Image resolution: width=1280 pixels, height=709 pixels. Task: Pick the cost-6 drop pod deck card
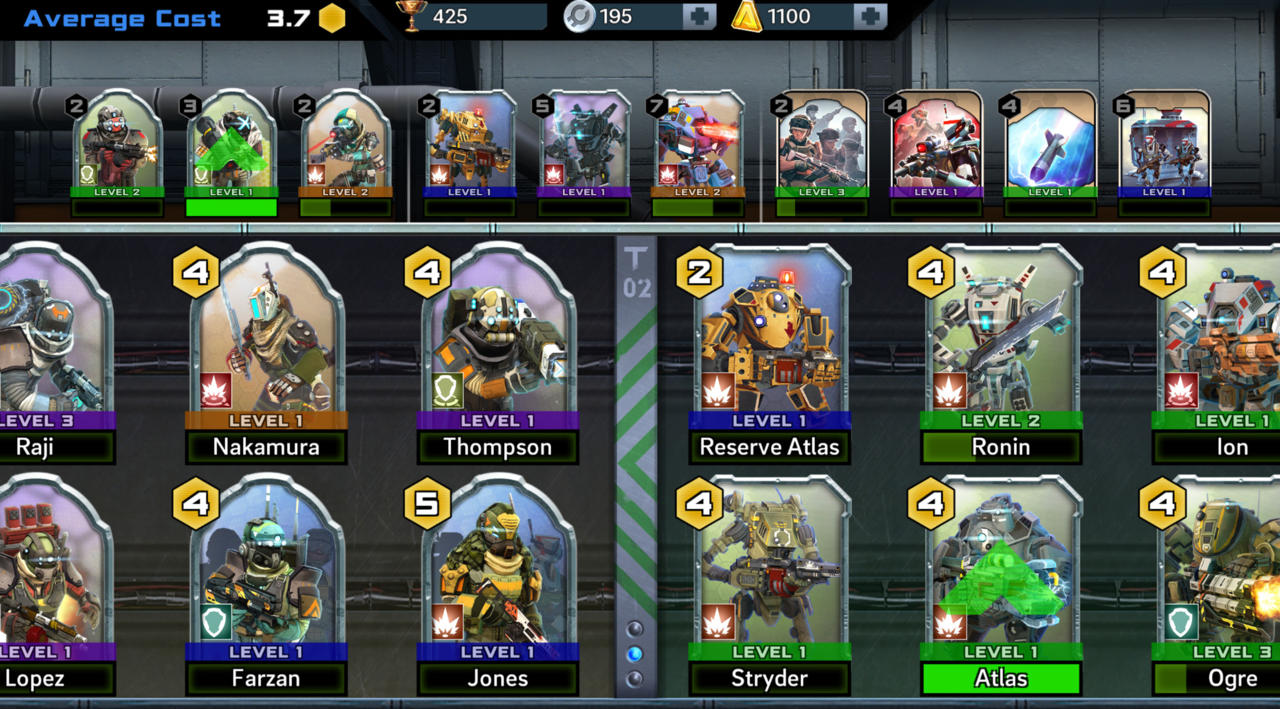click(x=1162, y=145)
